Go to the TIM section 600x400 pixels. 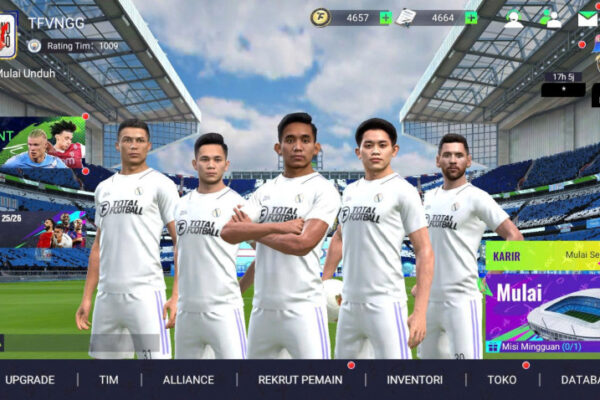[x=108, y=380]
